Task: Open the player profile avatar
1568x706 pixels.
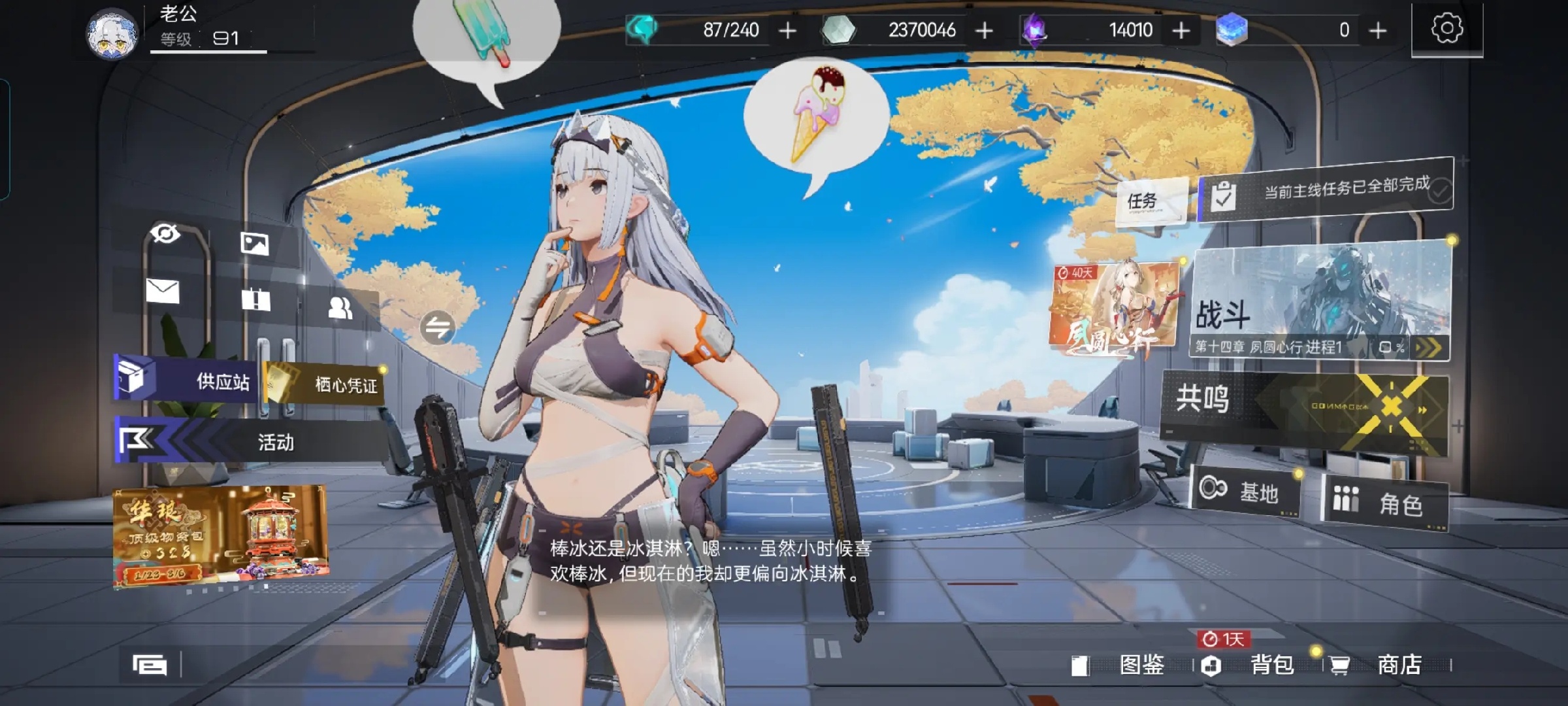Action: pyautogui.click(x=112, y=34)
